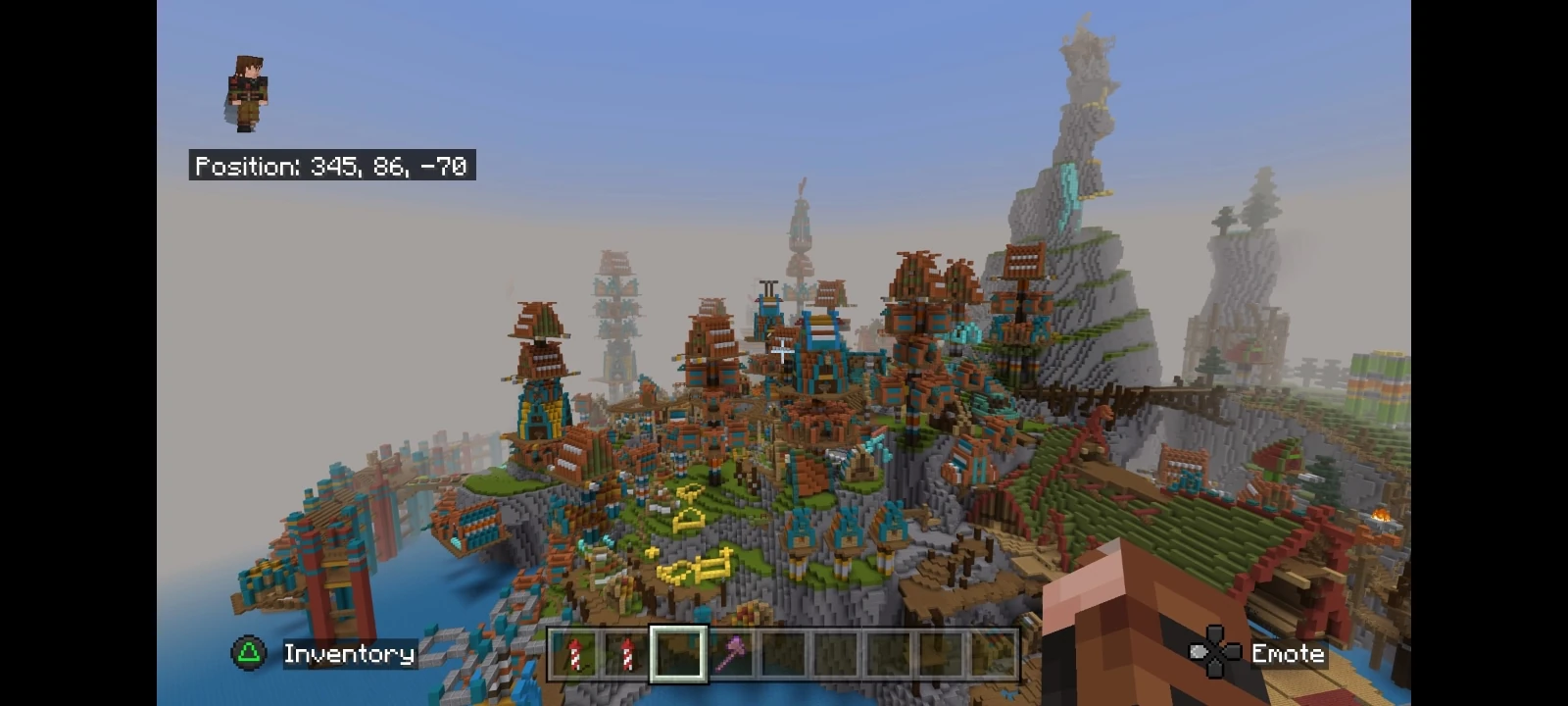
Task: Click the Position coordinates display
Action: (x=331, y=166)
